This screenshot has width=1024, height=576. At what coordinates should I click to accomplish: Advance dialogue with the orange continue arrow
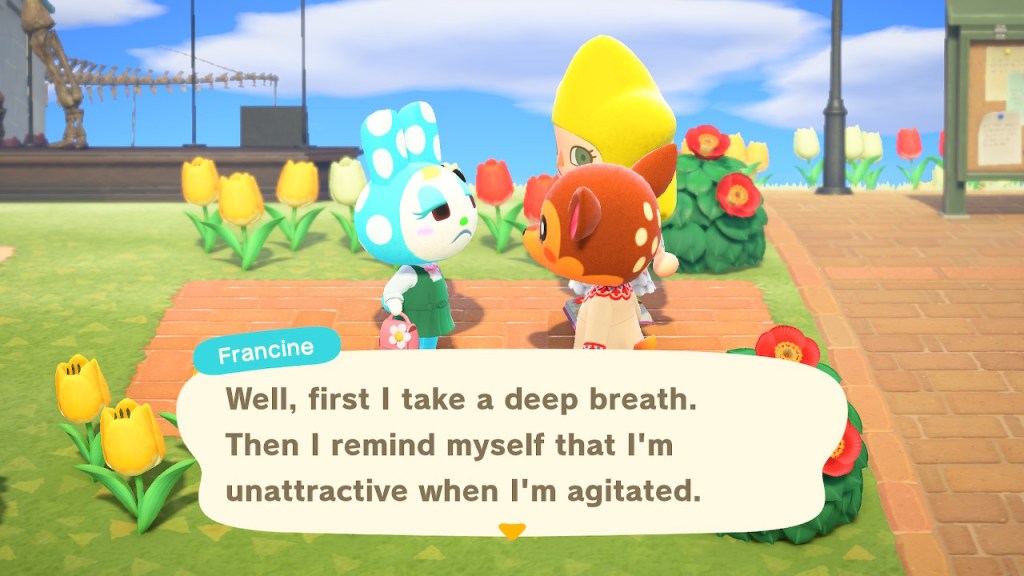coord(512,531)
